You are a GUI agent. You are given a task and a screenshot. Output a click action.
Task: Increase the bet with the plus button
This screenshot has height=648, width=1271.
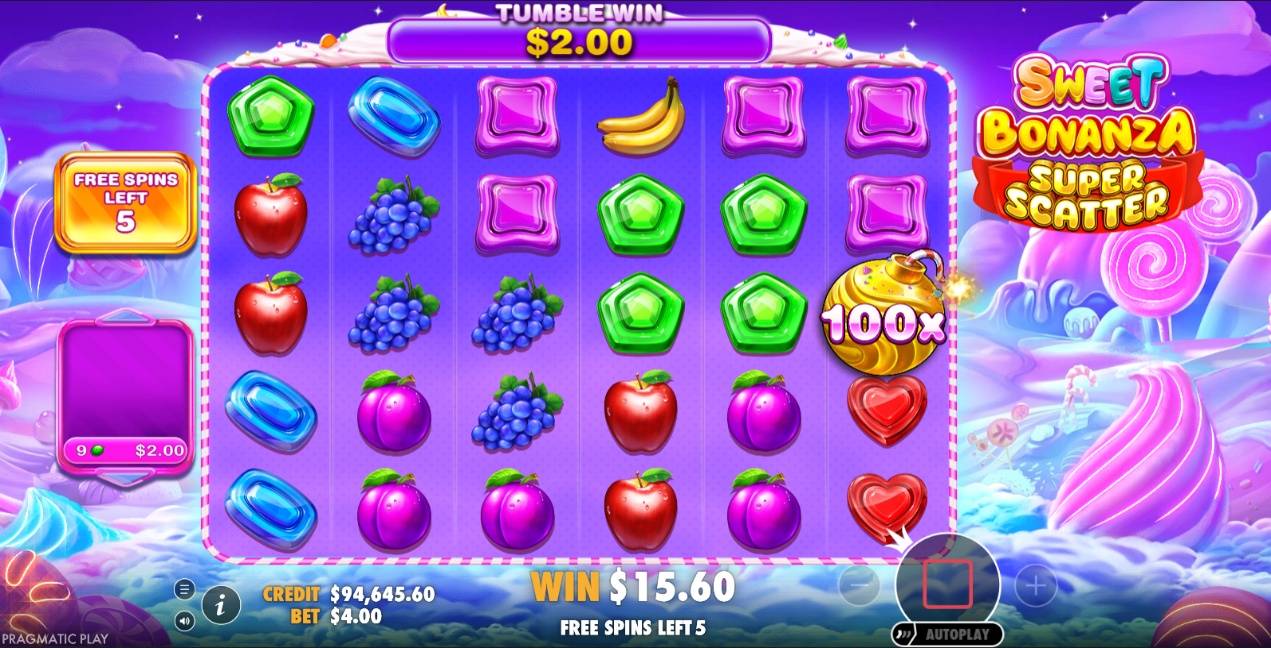pyautogui.click(x=1035, y=586)
